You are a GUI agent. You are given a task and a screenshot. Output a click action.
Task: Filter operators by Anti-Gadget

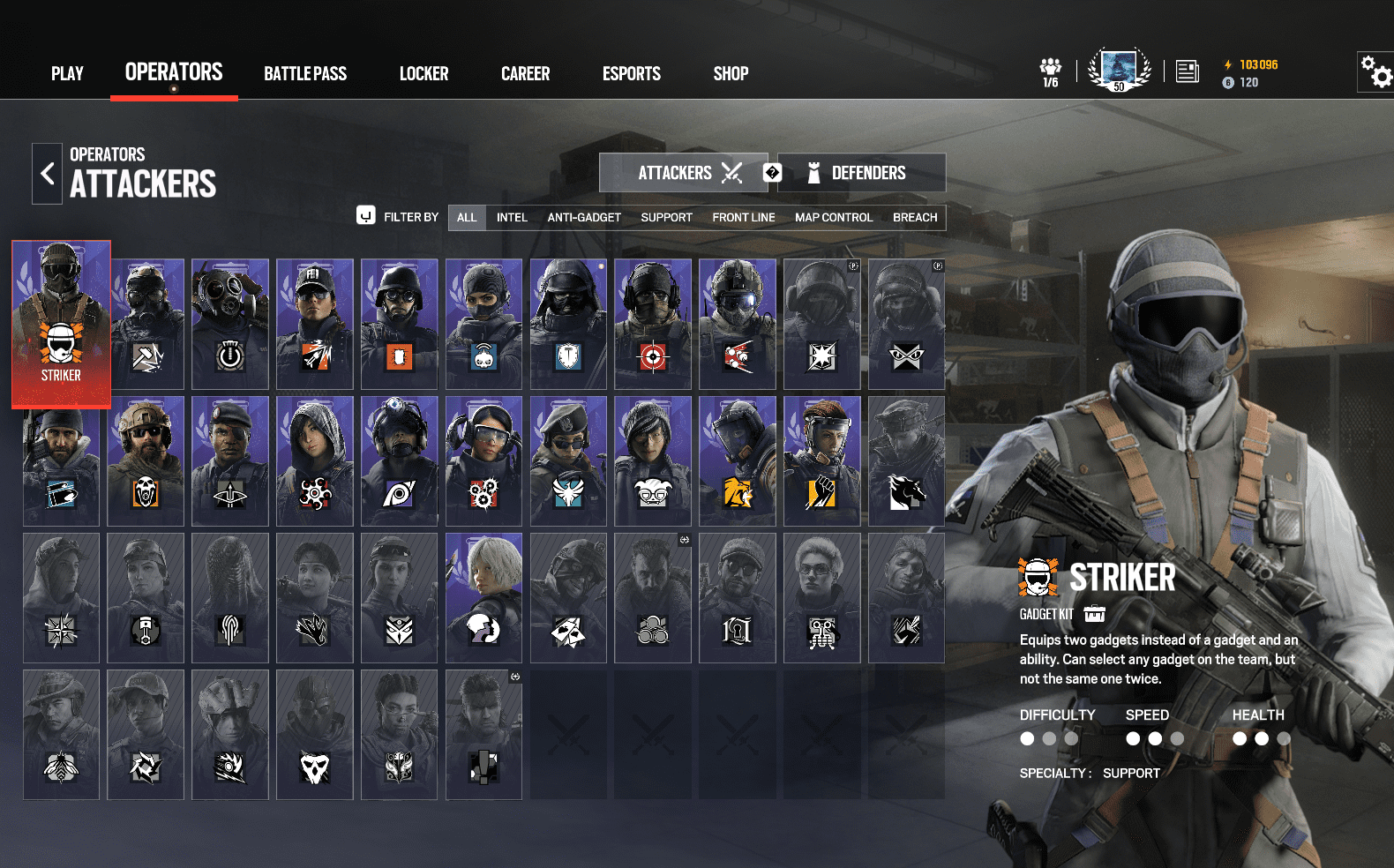click(x=584, y=218)
